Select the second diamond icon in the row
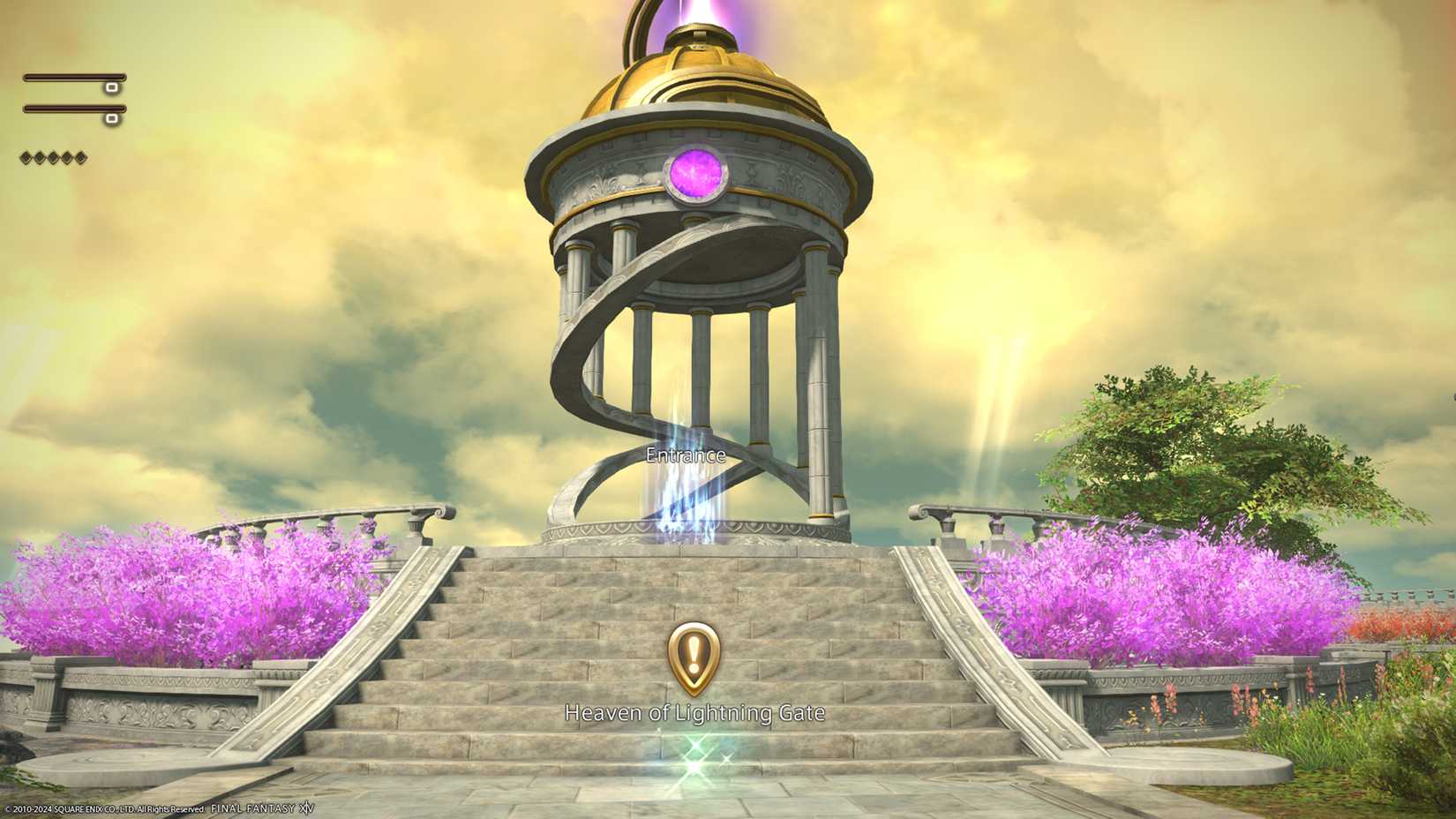Viewport: 1456px width, 819px height. click(x=39, y=157)
